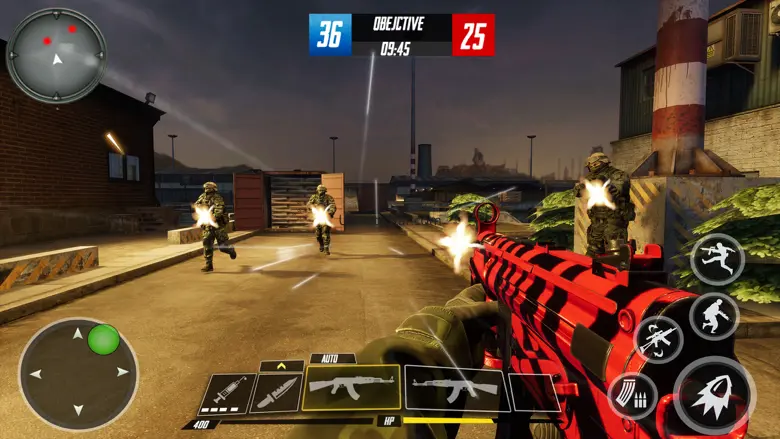This screenshot has width=780, height=439.
Task: Equip the combat knife slot
Action: [x=275, y=393]
